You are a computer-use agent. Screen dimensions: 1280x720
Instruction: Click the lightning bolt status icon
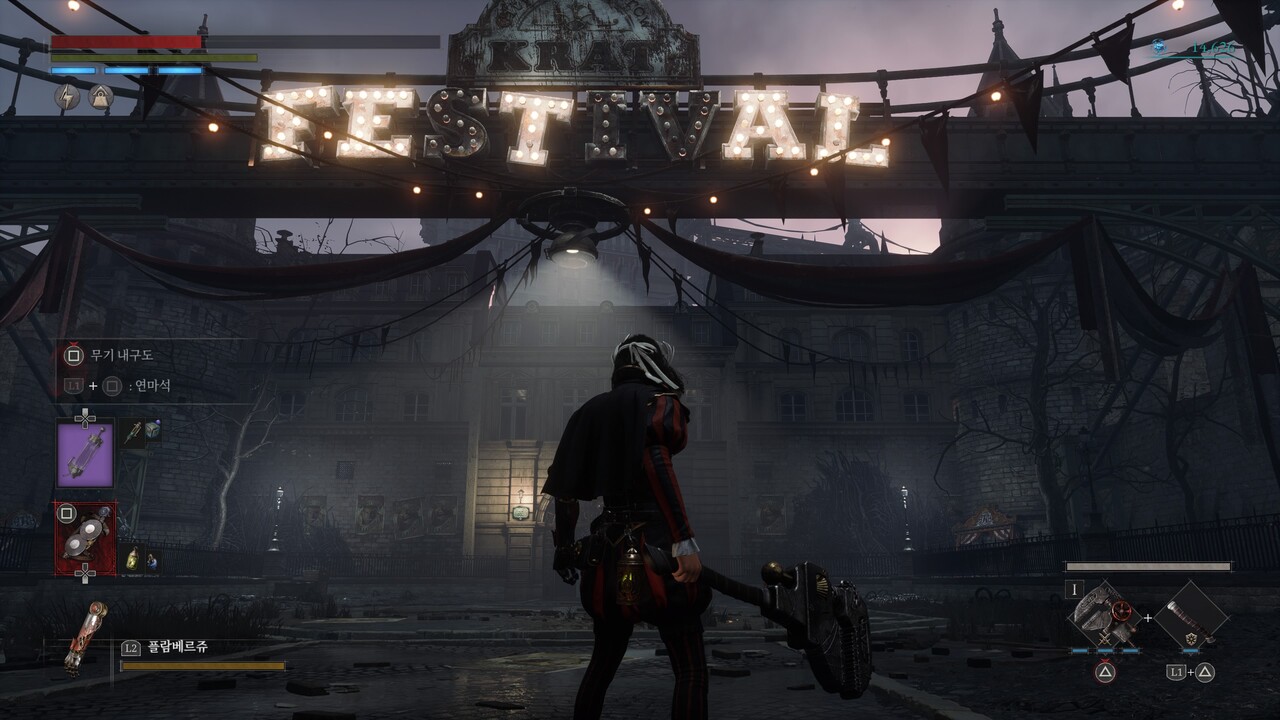67,96
